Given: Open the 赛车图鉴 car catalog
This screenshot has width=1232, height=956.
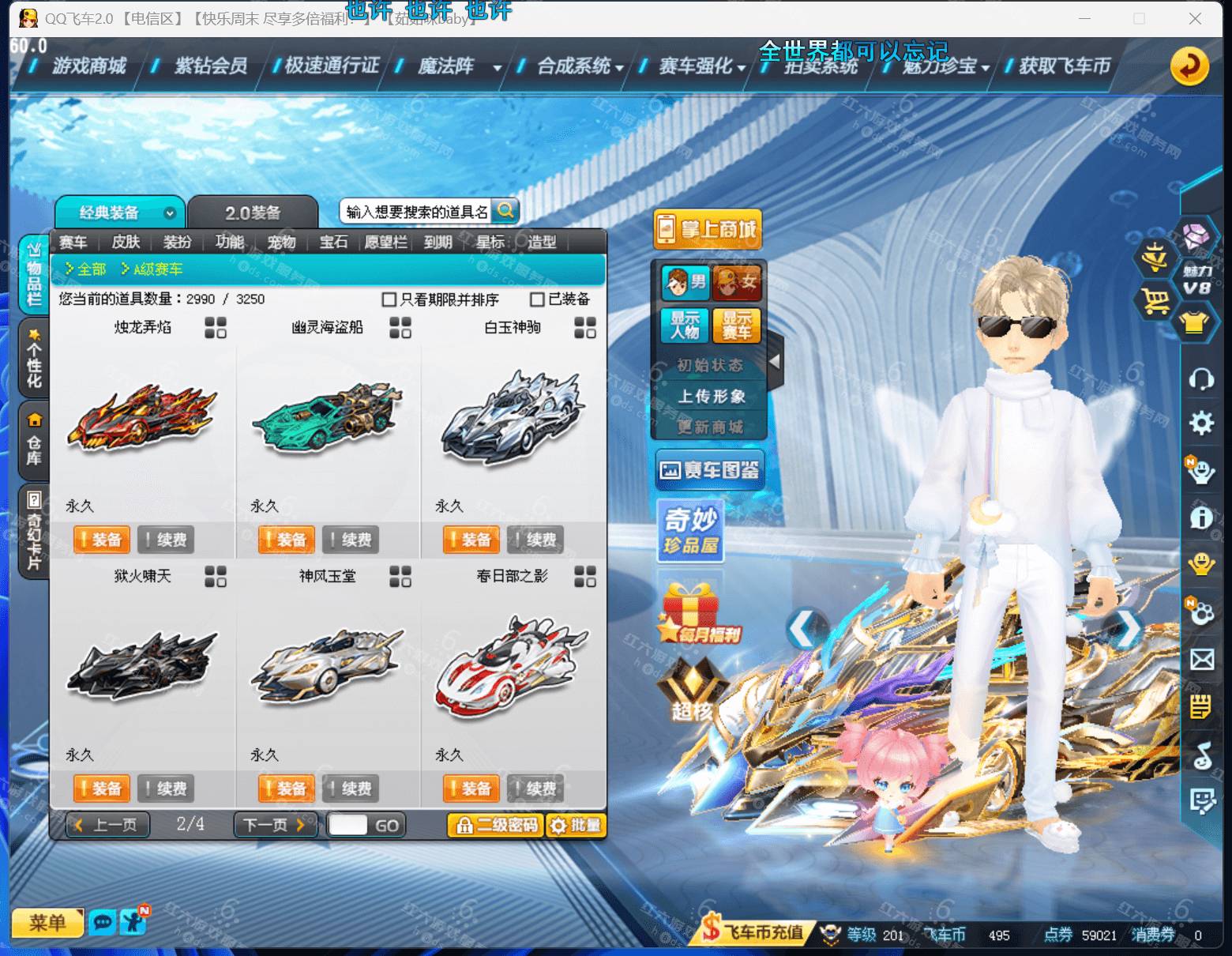Looking at the screenshot, I should (x=708, y=469).
